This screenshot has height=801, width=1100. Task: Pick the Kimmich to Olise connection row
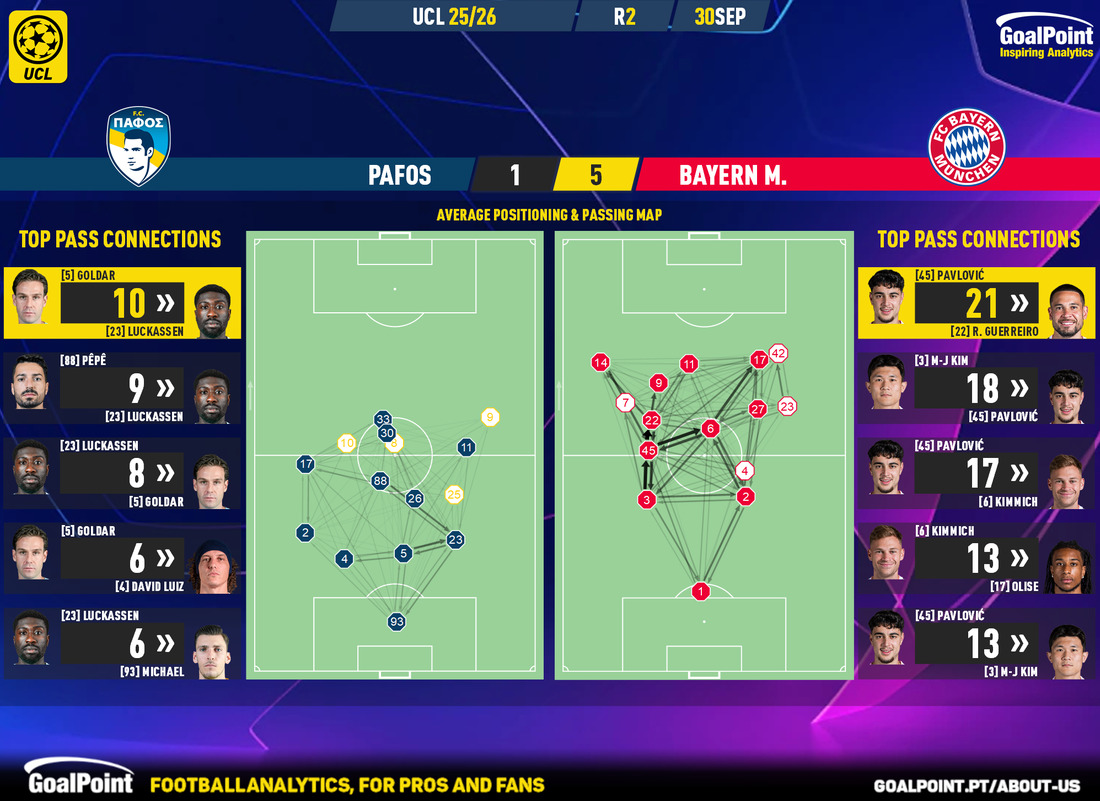977,558
